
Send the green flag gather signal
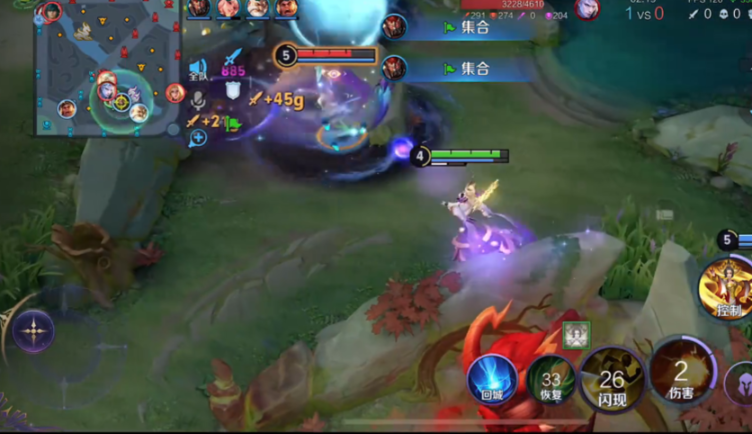click(x=233, y=124)
